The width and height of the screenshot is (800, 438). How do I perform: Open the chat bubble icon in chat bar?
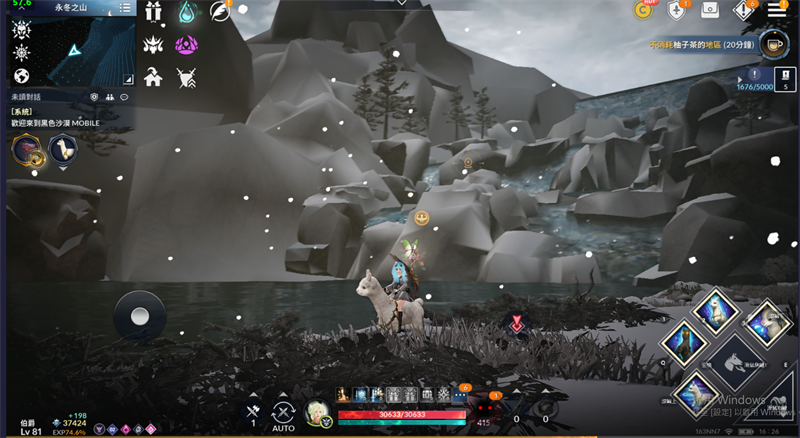pyautogui.click(x=125, y=97)
